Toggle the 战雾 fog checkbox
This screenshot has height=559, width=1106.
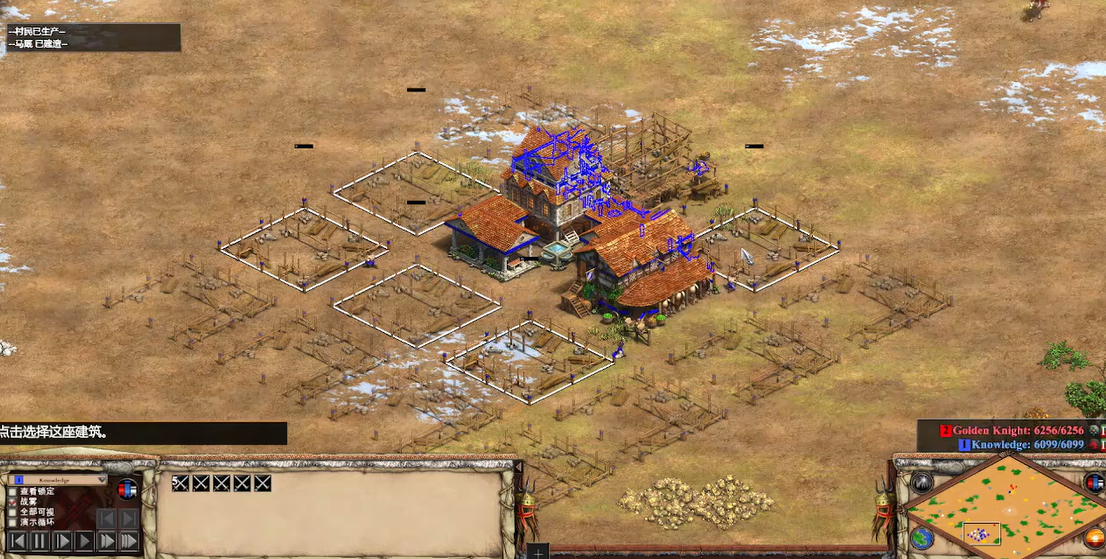pos(13,502)
